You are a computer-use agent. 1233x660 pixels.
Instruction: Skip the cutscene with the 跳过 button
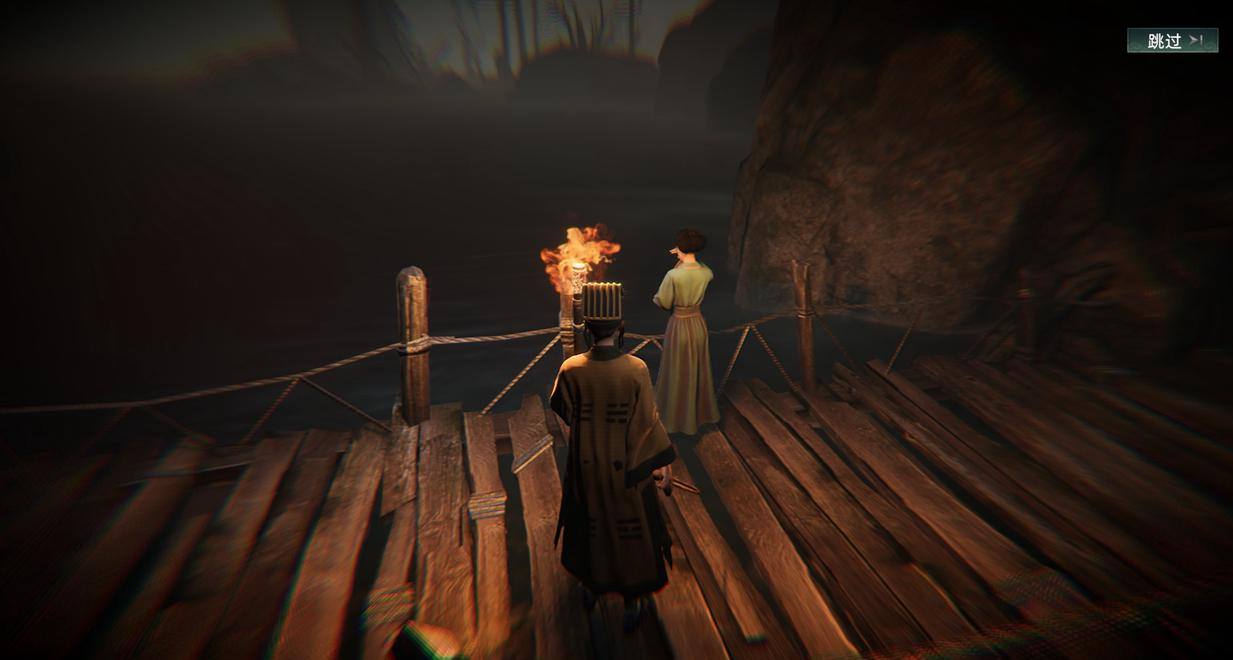(1172, 41)
